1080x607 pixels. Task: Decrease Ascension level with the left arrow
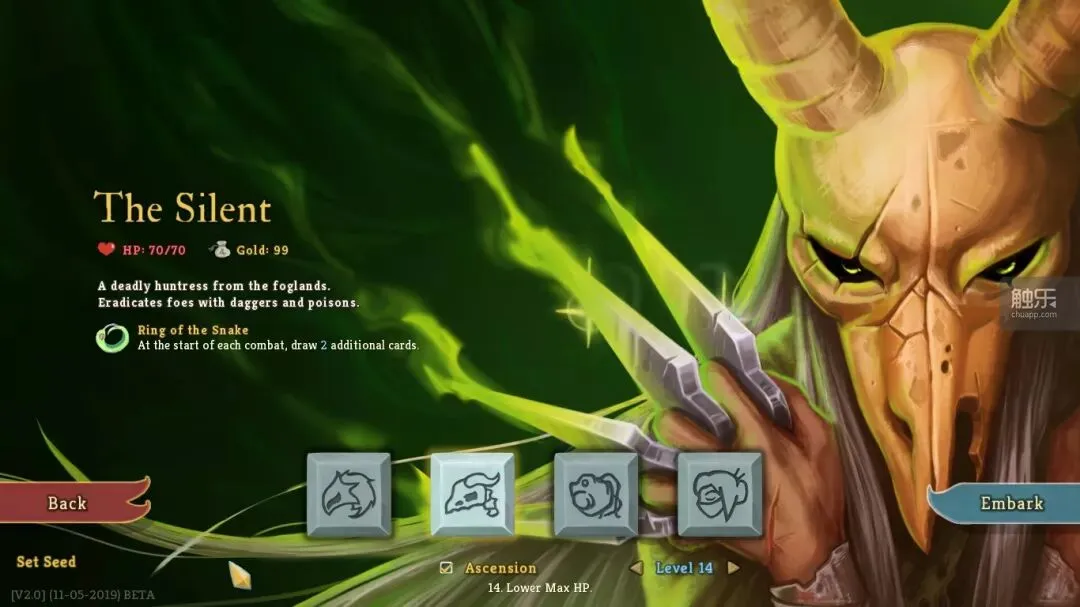635,568
